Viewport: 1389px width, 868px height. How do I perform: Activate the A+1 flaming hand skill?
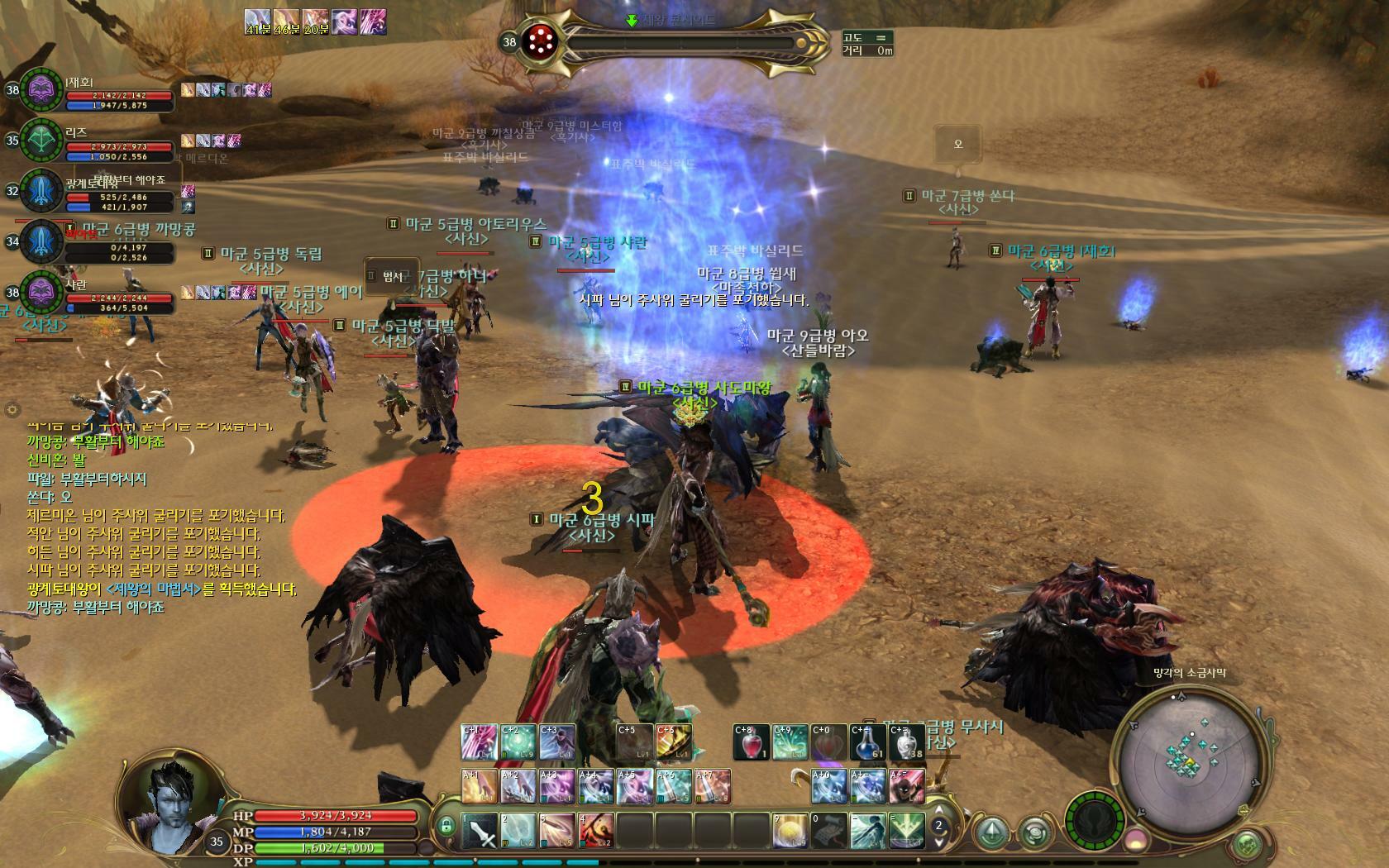(x=479, y=786)
